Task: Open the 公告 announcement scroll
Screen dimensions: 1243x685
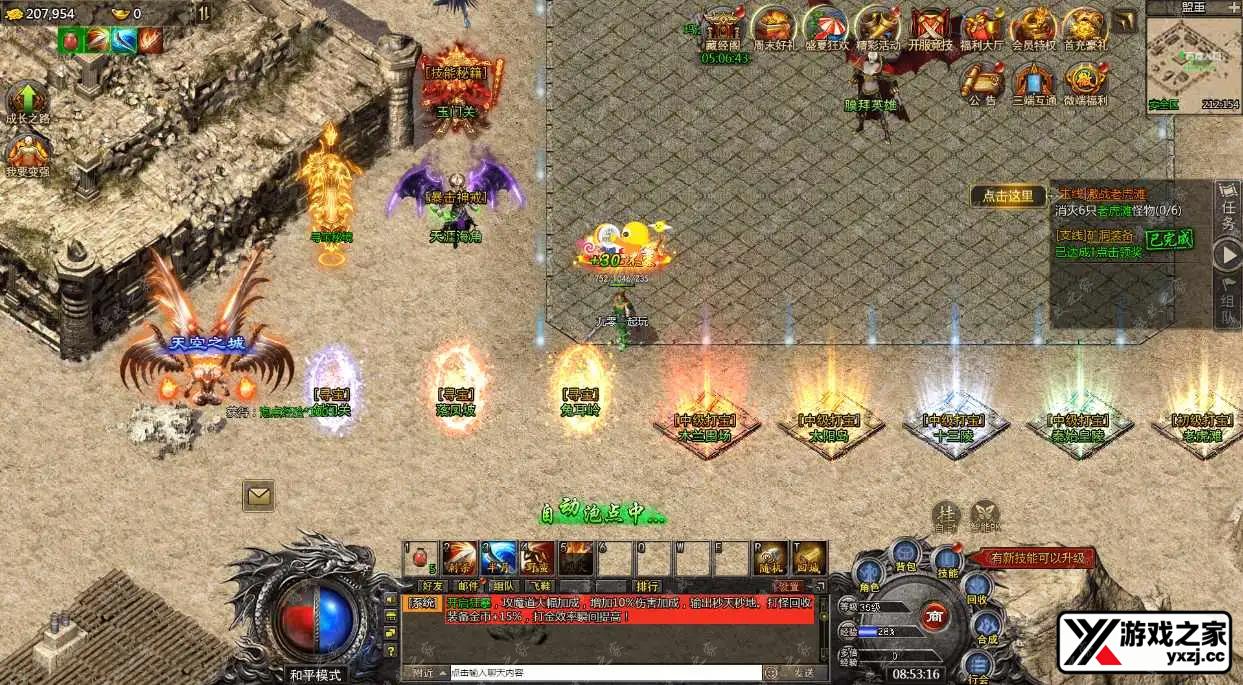Action: click(x=982, y=81)
